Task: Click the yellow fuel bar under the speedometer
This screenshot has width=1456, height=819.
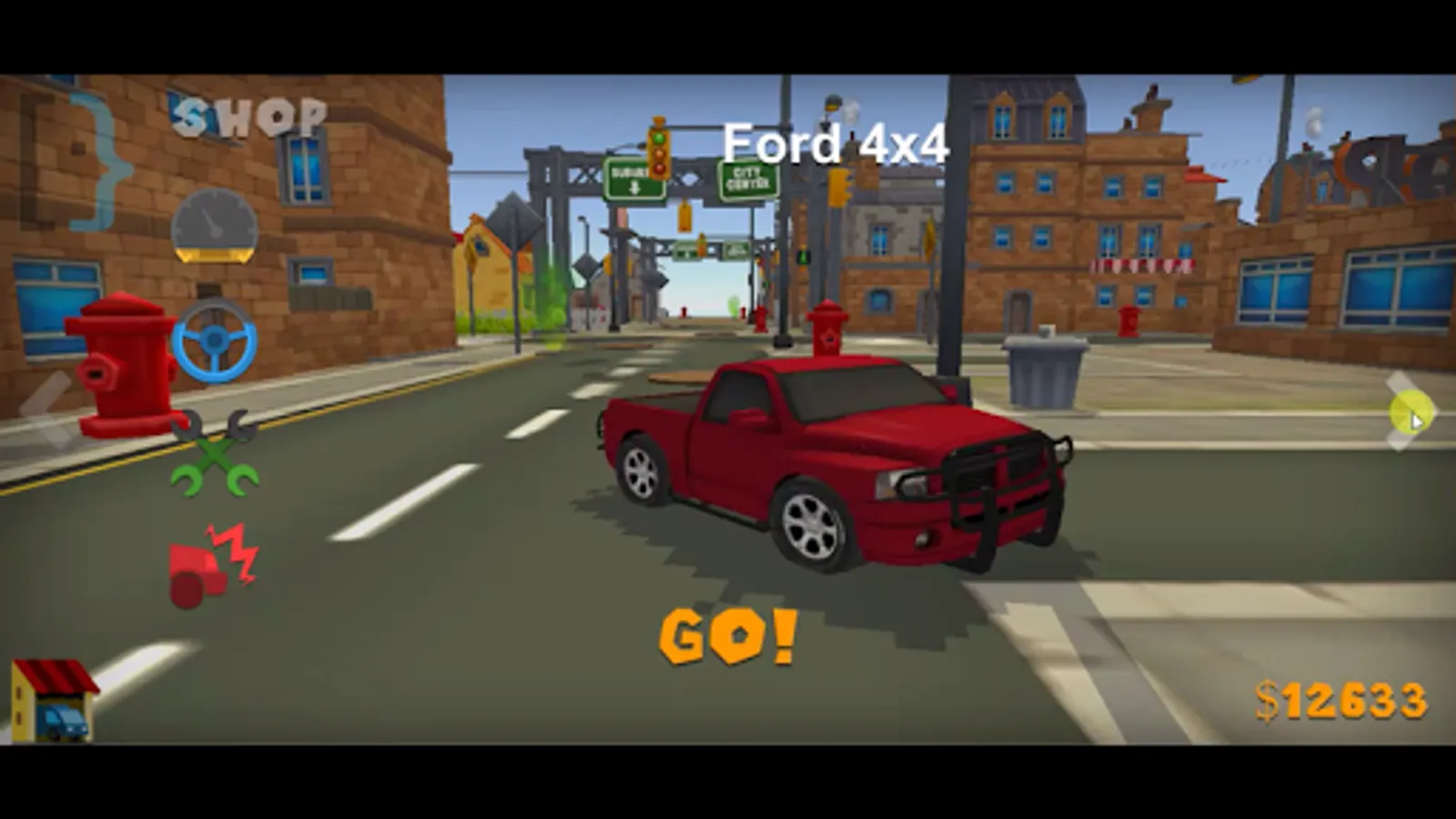Action: pos(215,256)
